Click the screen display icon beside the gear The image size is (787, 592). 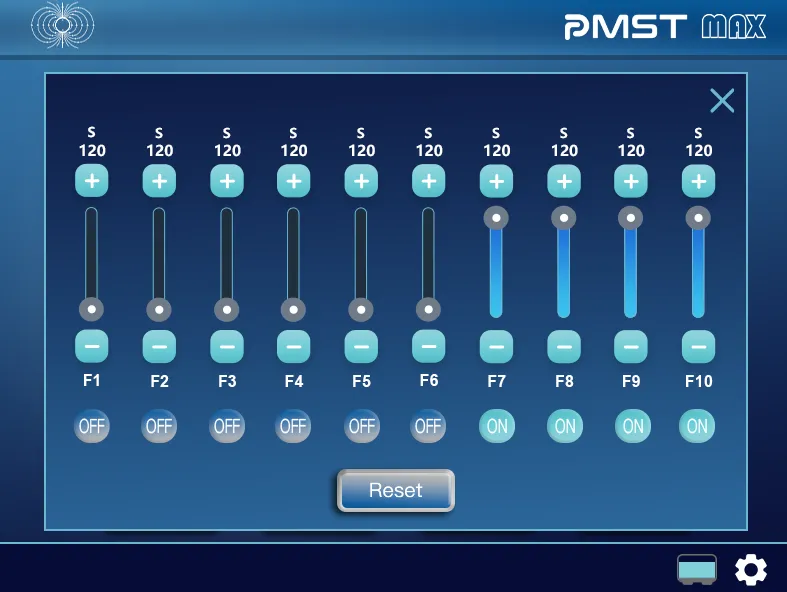(x=697, y=570)
